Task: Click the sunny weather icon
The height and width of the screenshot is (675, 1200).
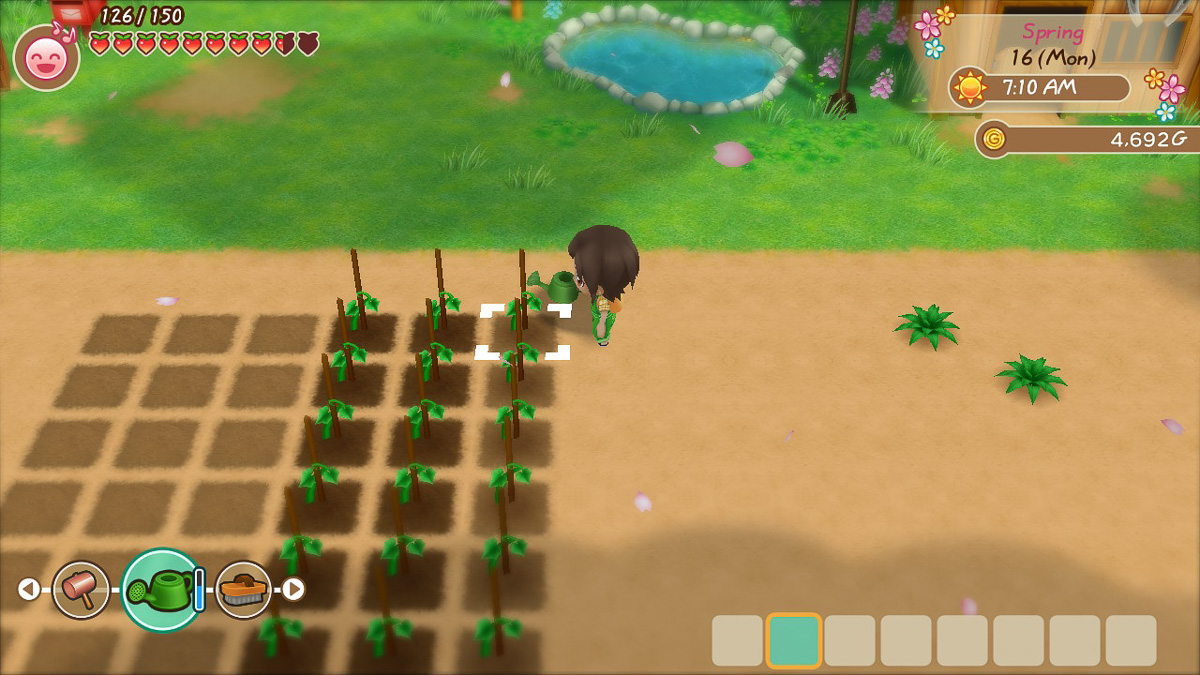Action: pos(969,88)
